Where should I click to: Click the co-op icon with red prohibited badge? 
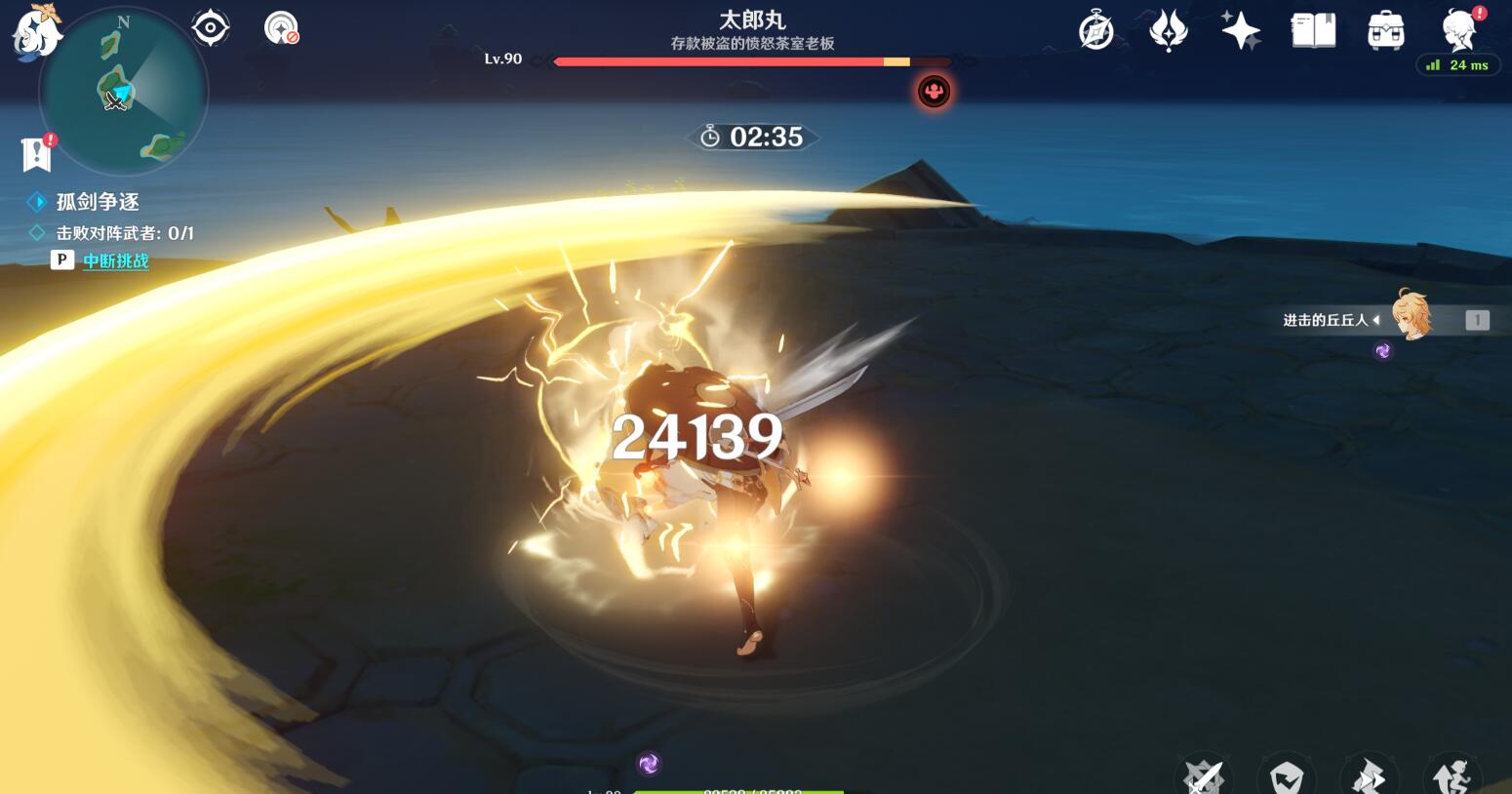(281, 28)
